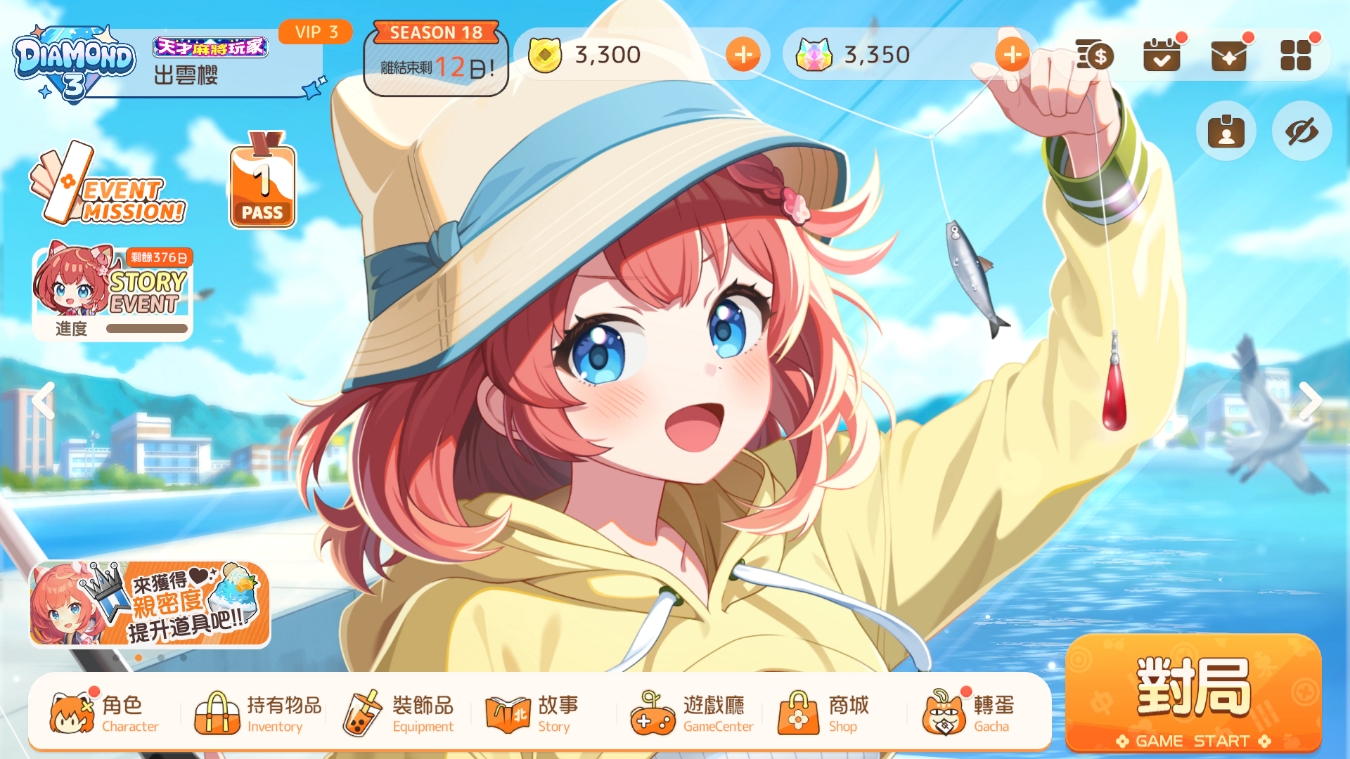Open the 裝飾品 Equipment bubble-tea icon
This screenshot has height=759, width=1350.
coord(362,712)
